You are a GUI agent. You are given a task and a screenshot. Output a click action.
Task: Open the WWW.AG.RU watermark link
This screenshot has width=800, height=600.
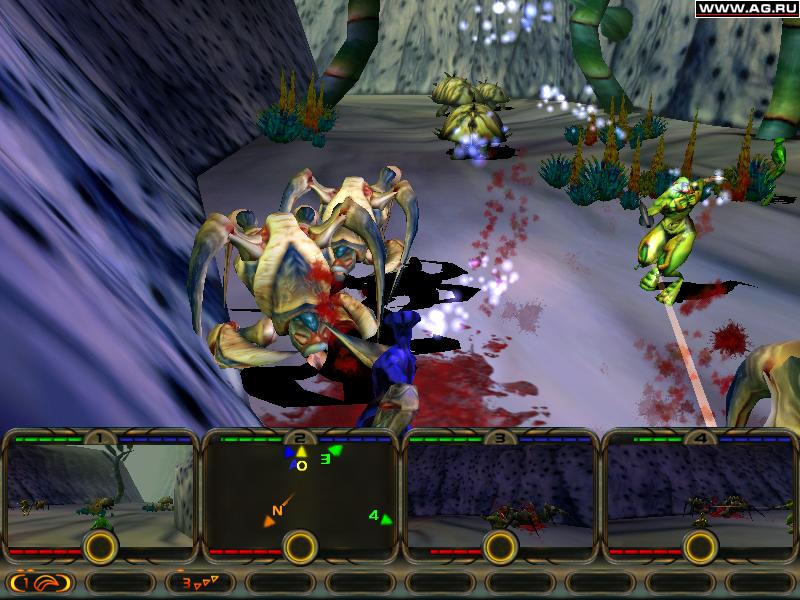point(746,9)
